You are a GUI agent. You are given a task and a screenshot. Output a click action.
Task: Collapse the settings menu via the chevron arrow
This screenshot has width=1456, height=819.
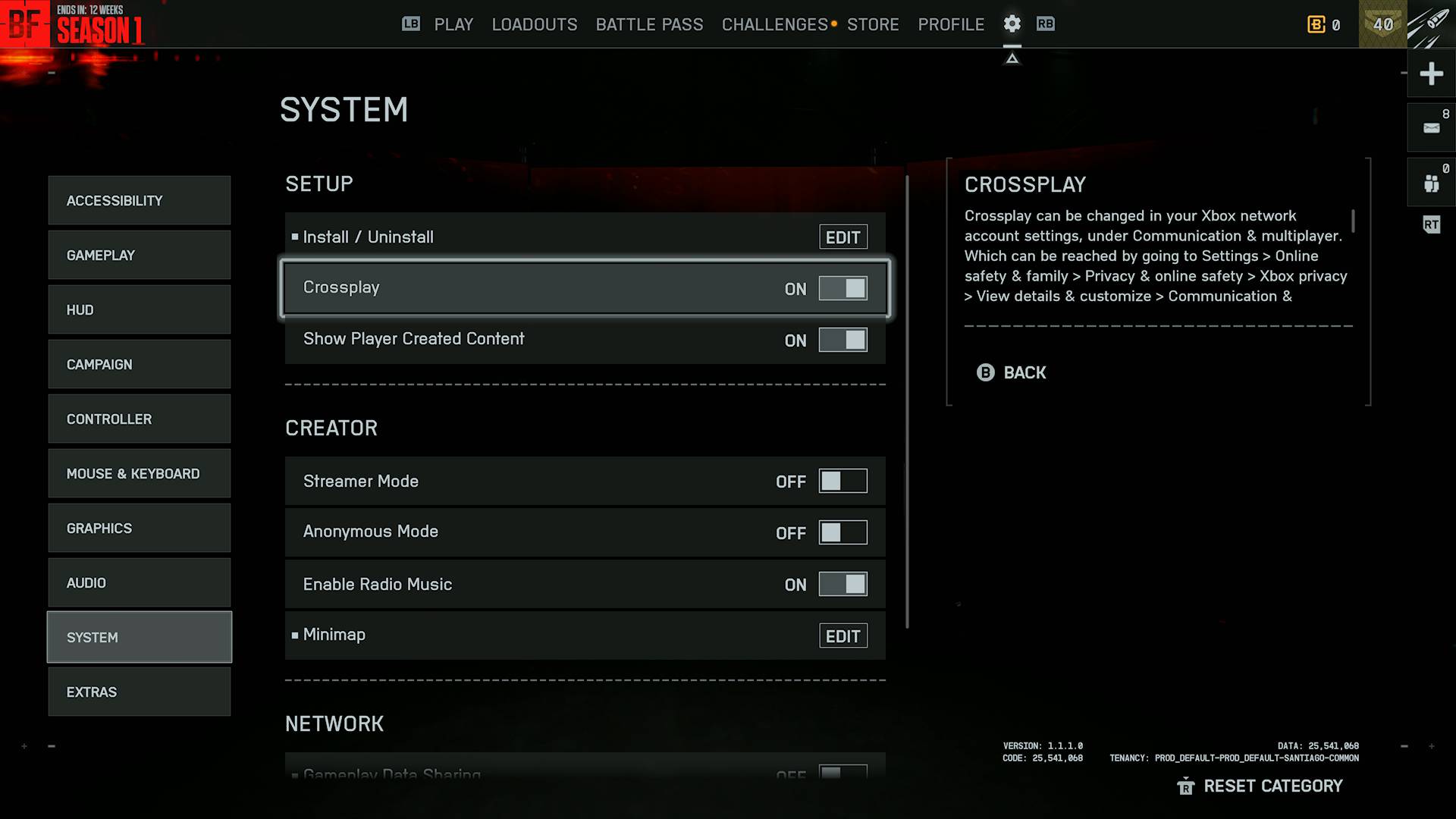[1013, 57]
